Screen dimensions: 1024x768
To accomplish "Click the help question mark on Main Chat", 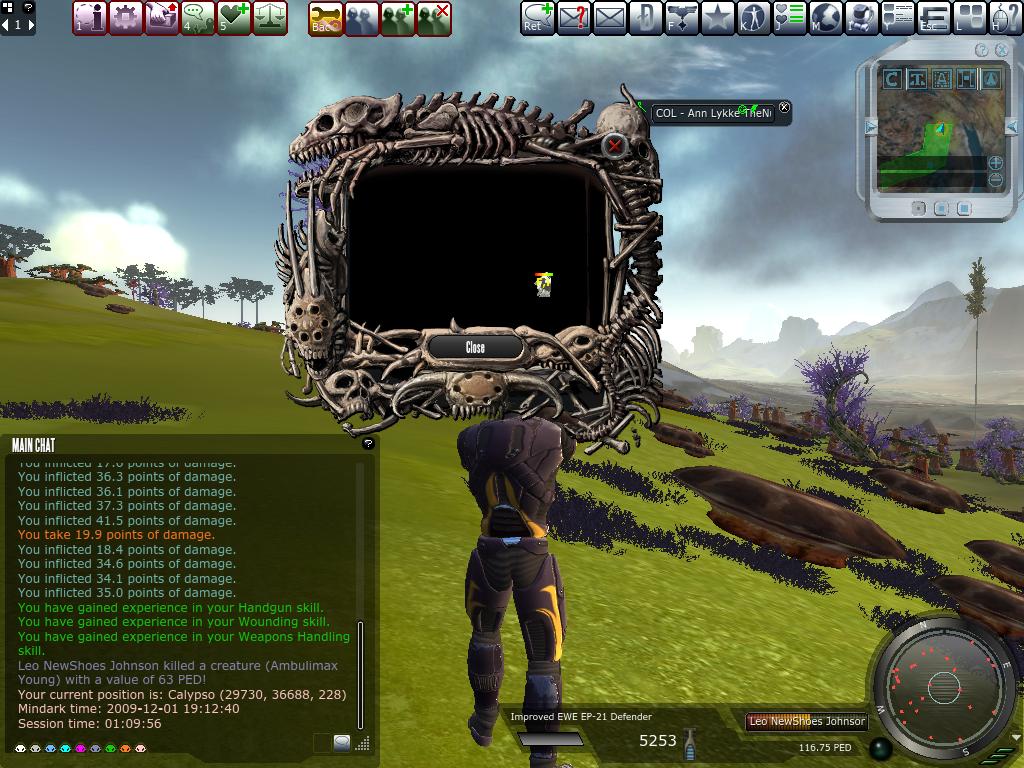I will (x=368, y=443).
